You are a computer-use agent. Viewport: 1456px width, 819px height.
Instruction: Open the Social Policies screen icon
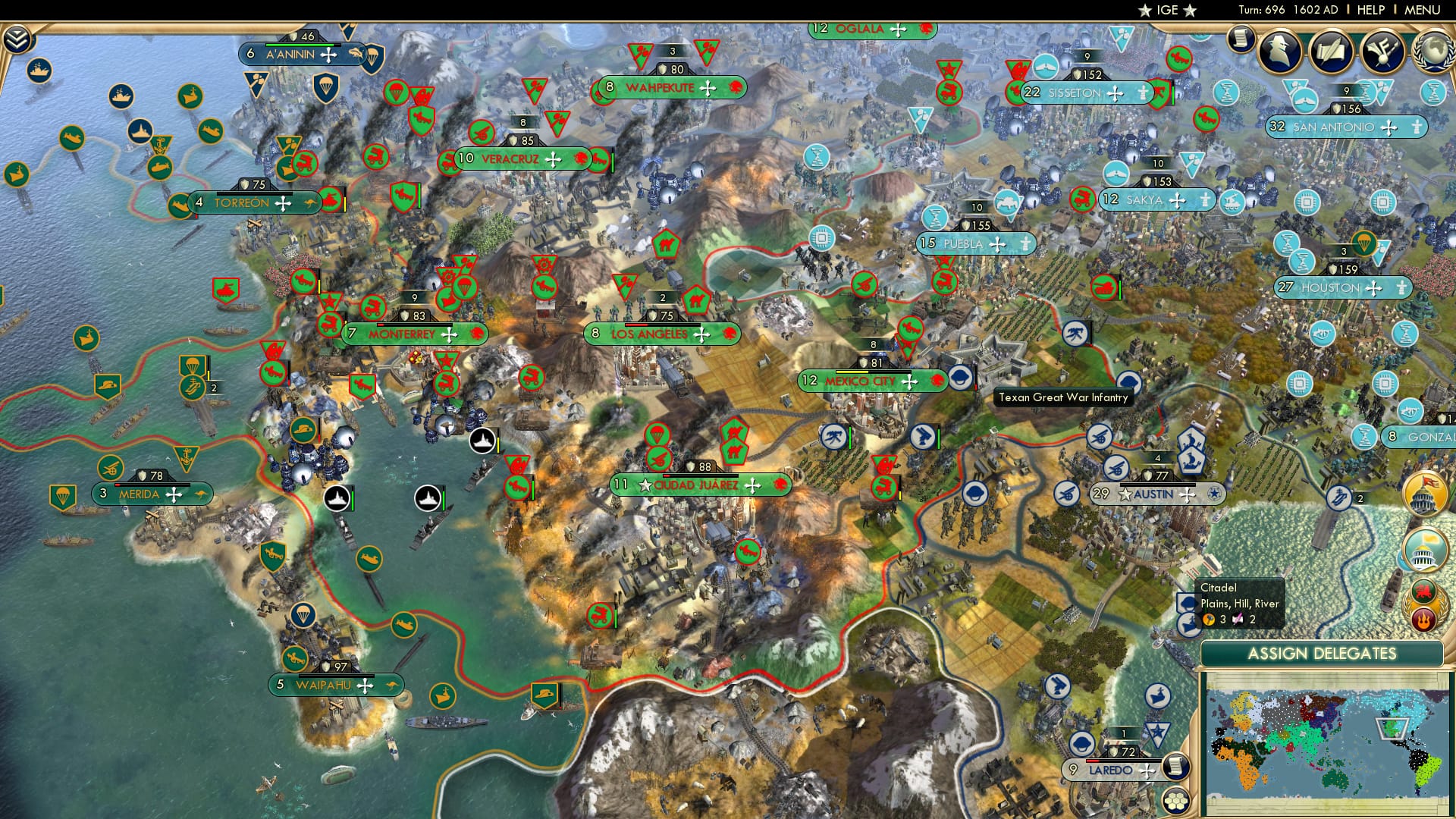point(1332,52)
